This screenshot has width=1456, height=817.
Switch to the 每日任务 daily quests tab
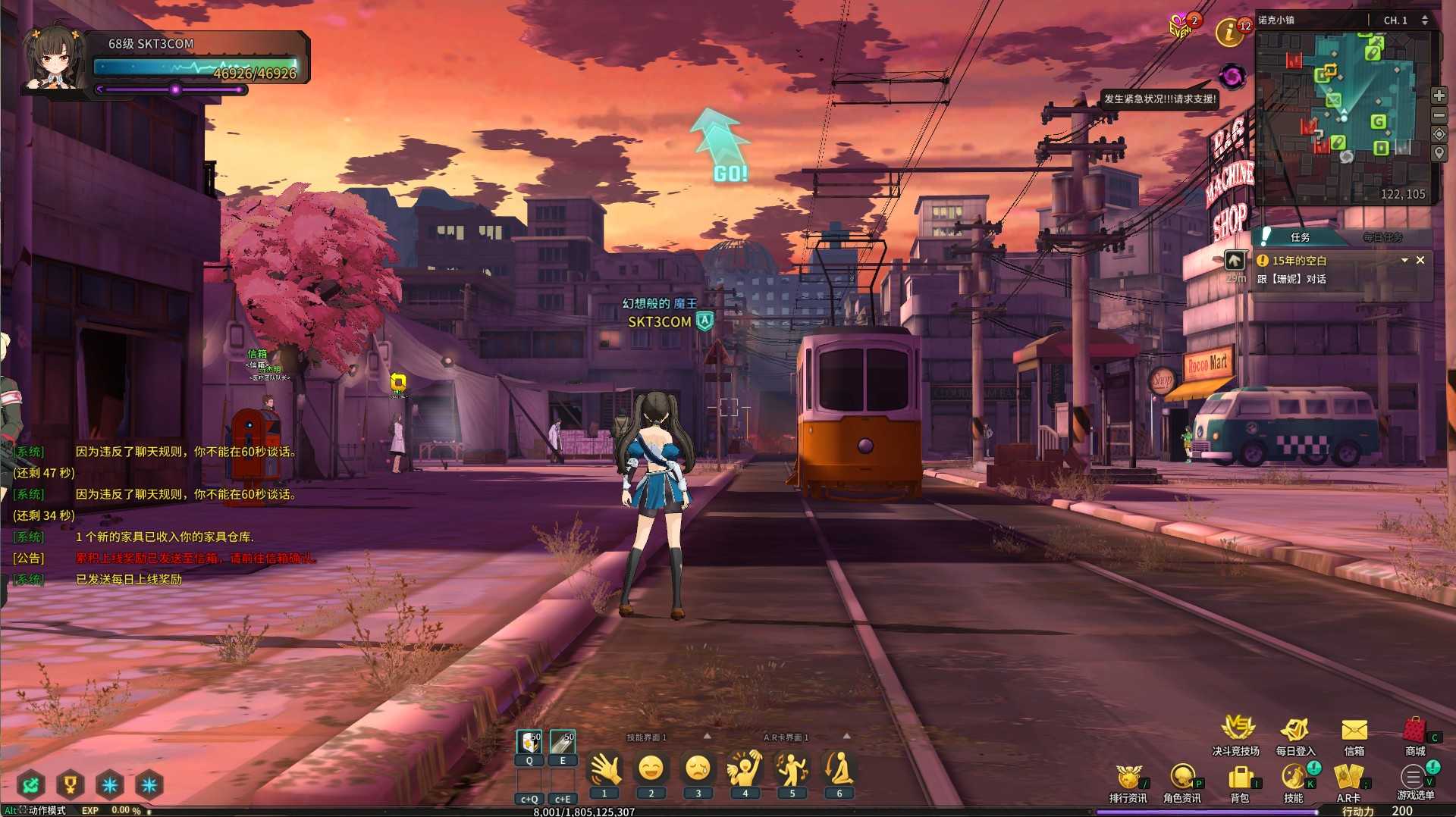(x=1382, y=237)
